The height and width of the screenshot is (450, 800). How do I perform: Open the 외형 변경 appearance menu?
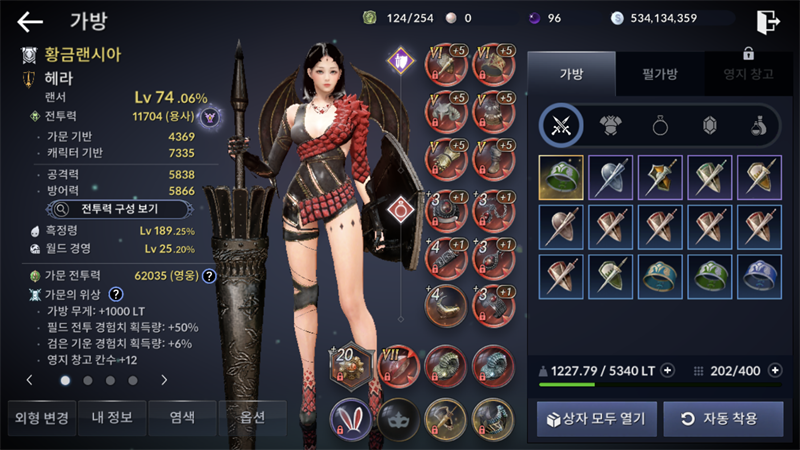coord(40,417)
